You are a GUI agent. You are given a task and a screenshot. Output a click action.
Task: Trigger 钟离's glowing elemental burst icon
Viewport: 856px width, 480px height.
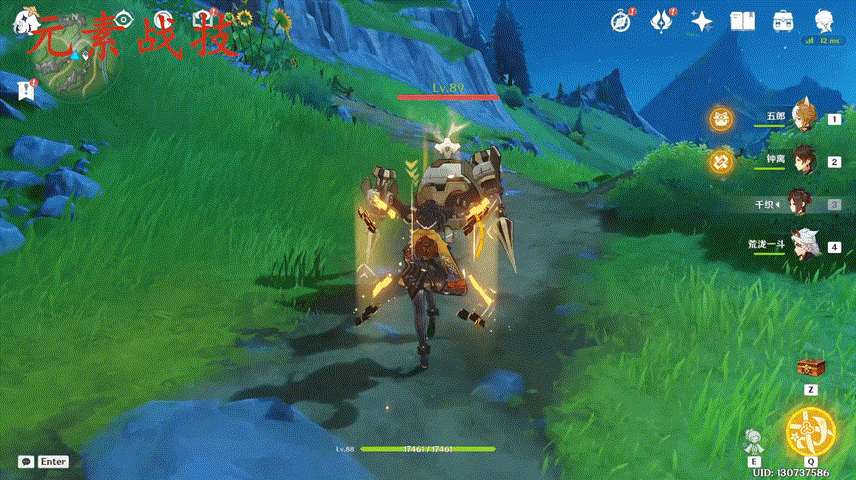tap(721, 161)
